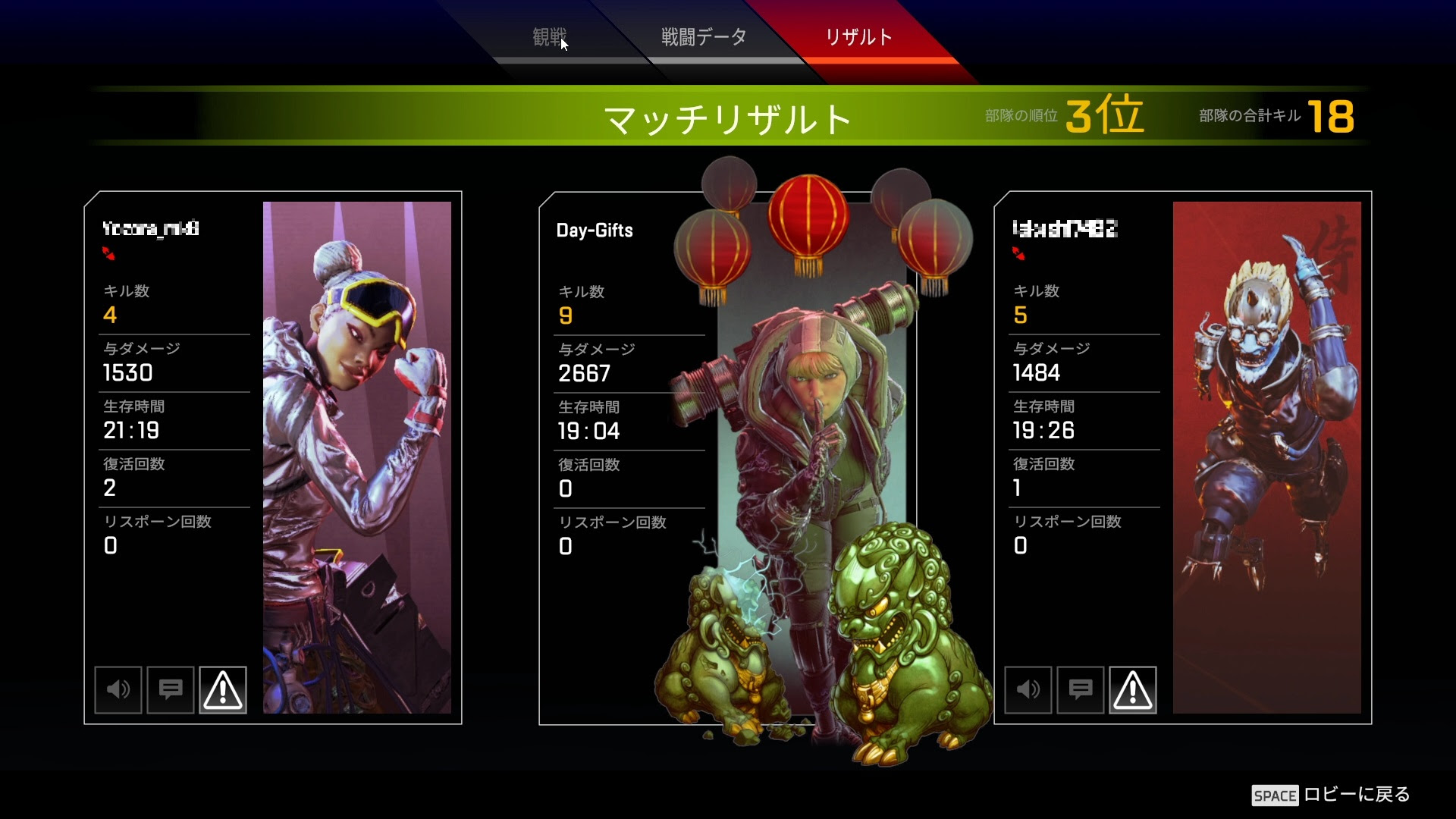Viewport: 1456px width, 819px height.
Task: Click the Yocona player name
Action: 149,229
